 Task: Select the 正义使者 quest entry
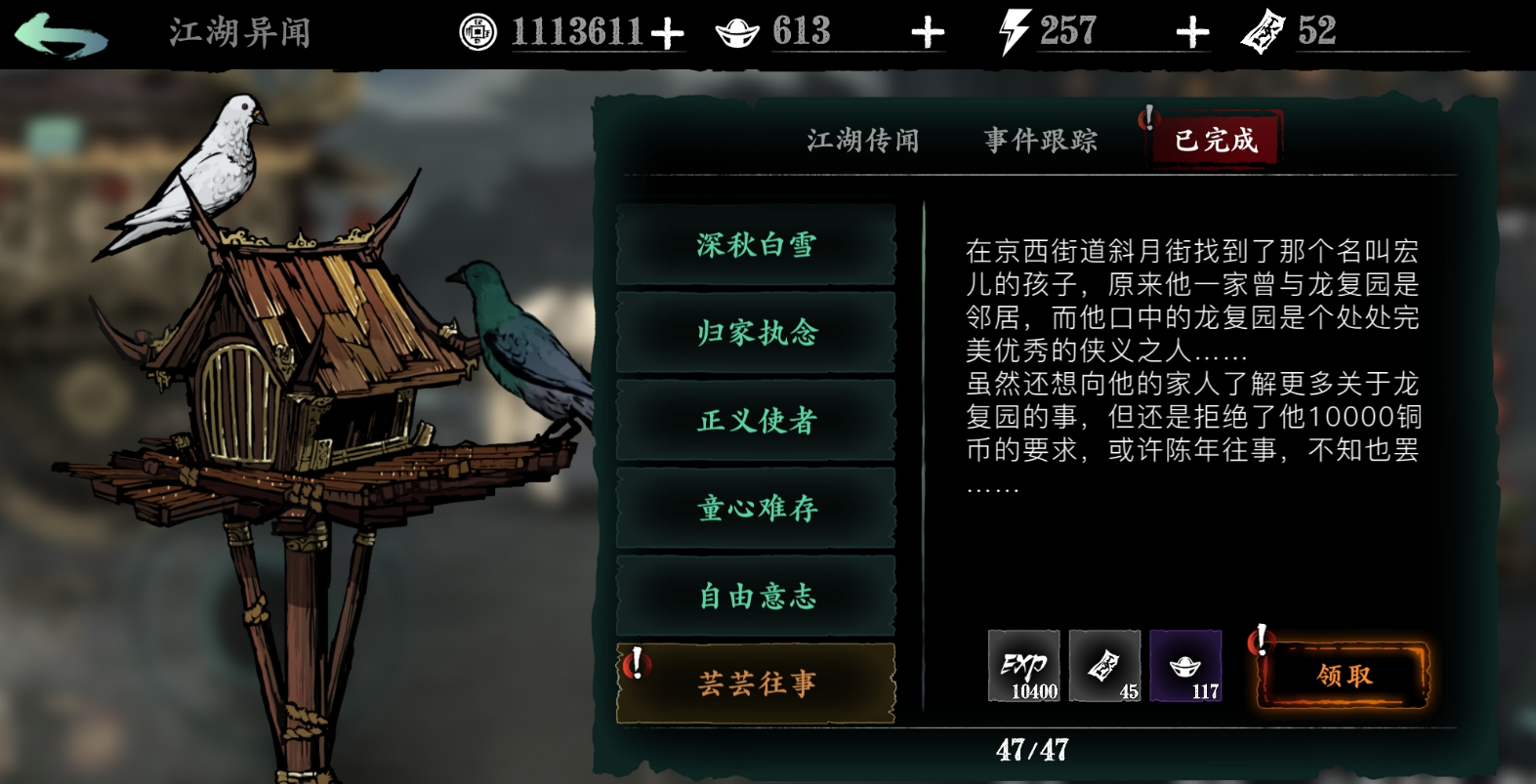[757, 422]
